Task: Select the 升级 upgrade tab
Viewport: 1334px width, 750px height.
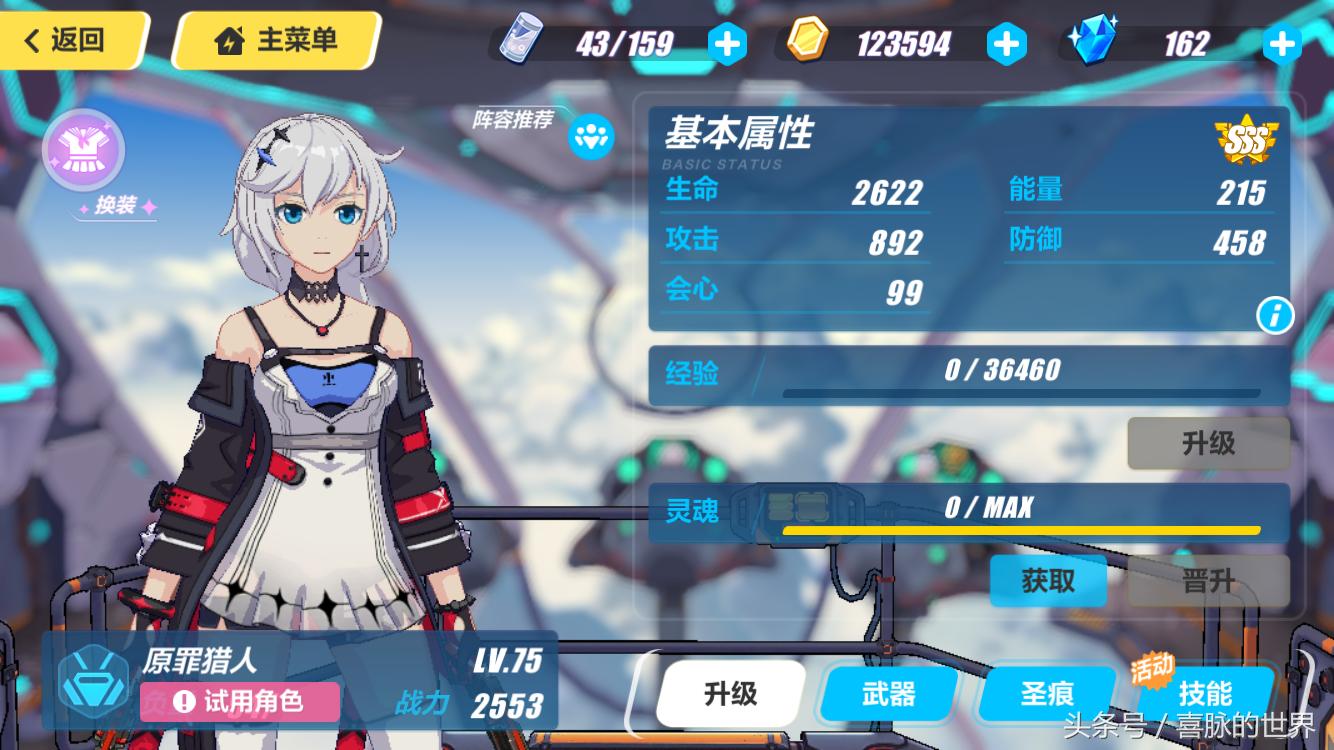Action: (729, 693)
